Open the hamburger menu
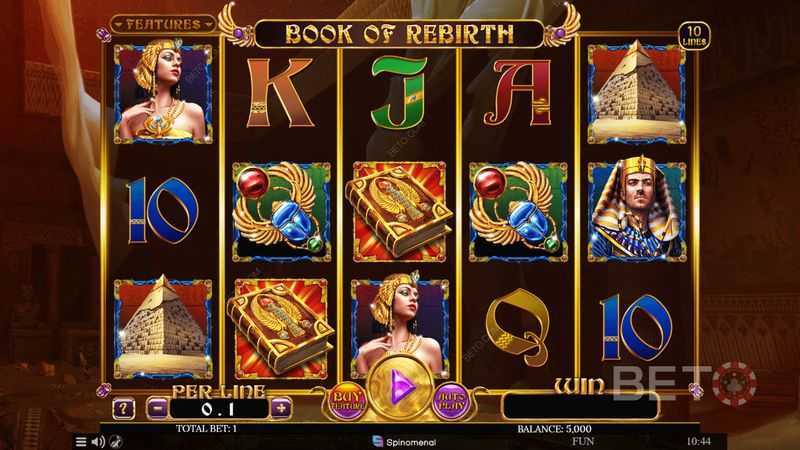 click(x=82, y=440)
